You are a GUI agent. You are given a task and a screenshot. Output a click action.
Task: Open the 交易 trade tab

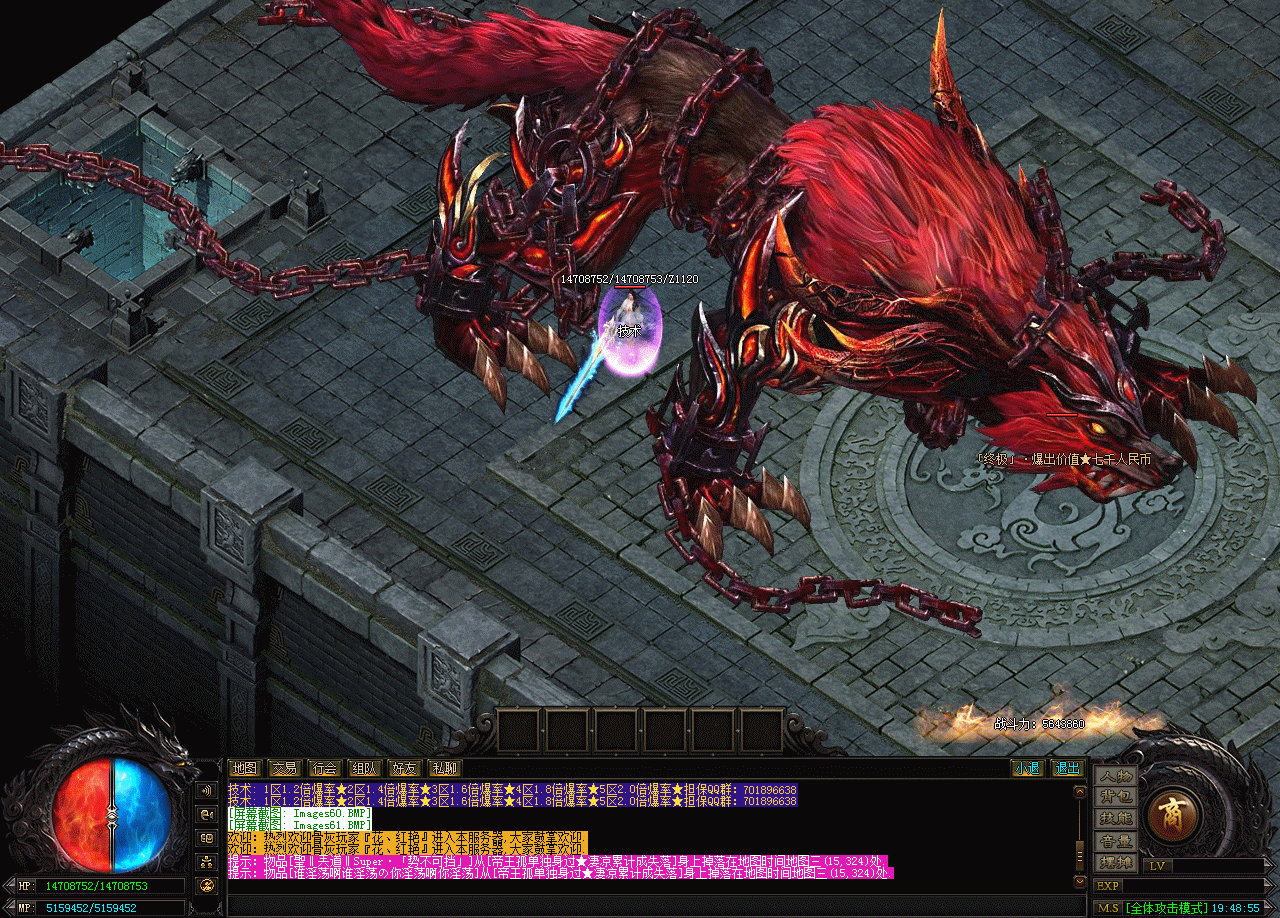pos(284,768)
